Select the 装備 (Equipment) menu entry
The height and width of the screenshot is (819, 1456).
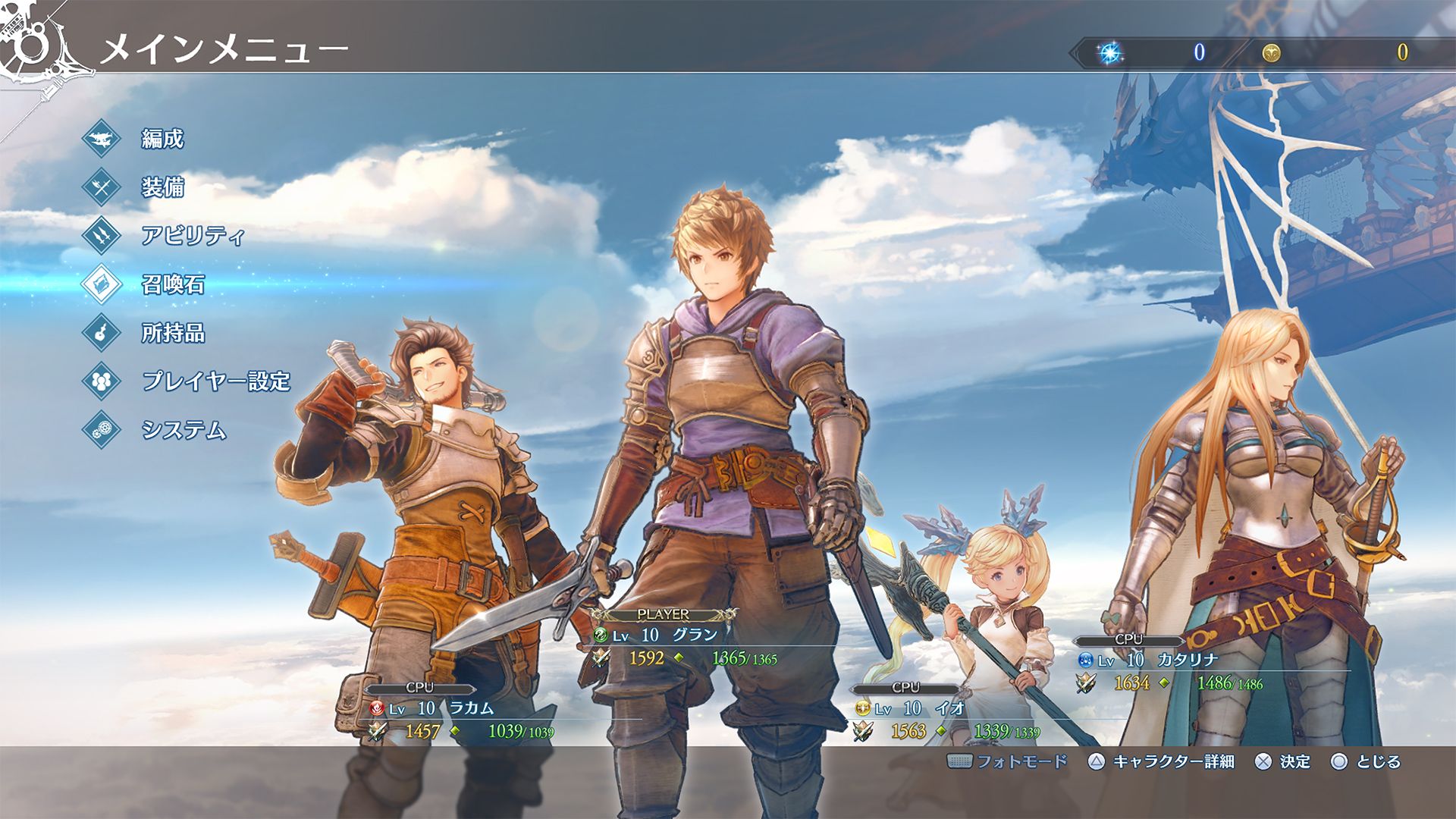point(162,187)
